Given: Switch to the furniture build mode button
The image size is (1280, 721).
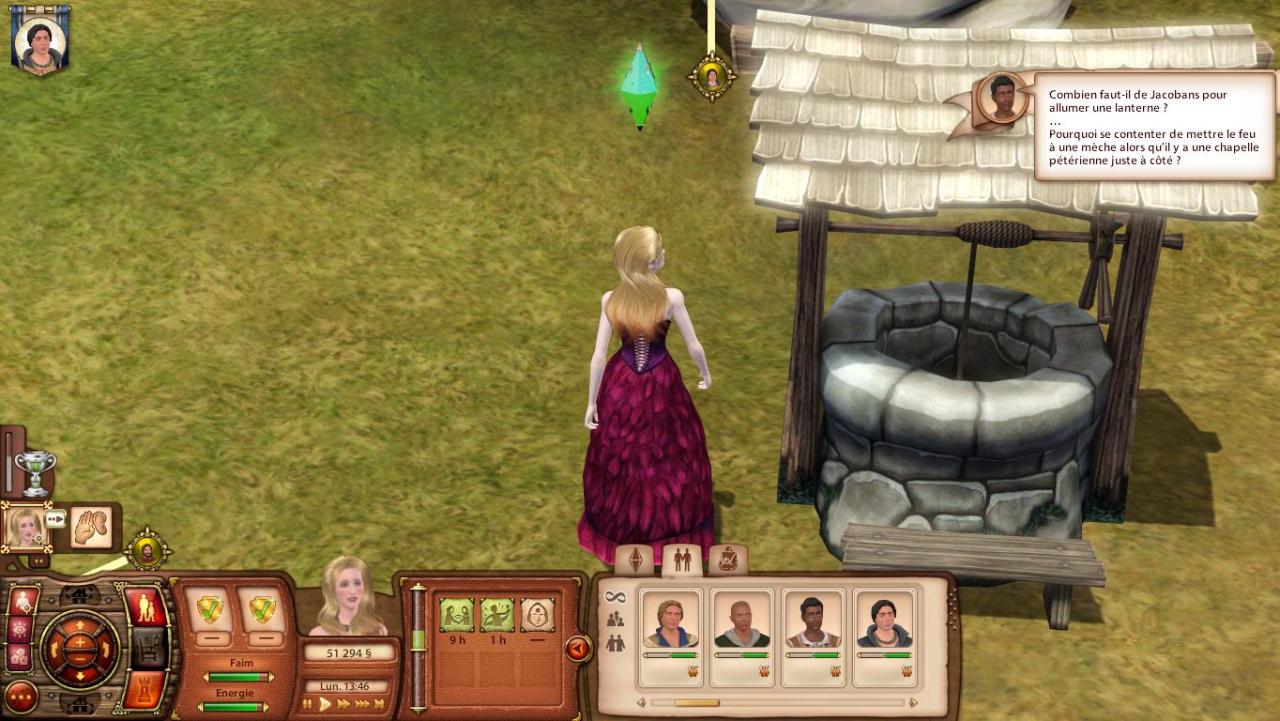Looking at the screenshot, I should 149,648.
